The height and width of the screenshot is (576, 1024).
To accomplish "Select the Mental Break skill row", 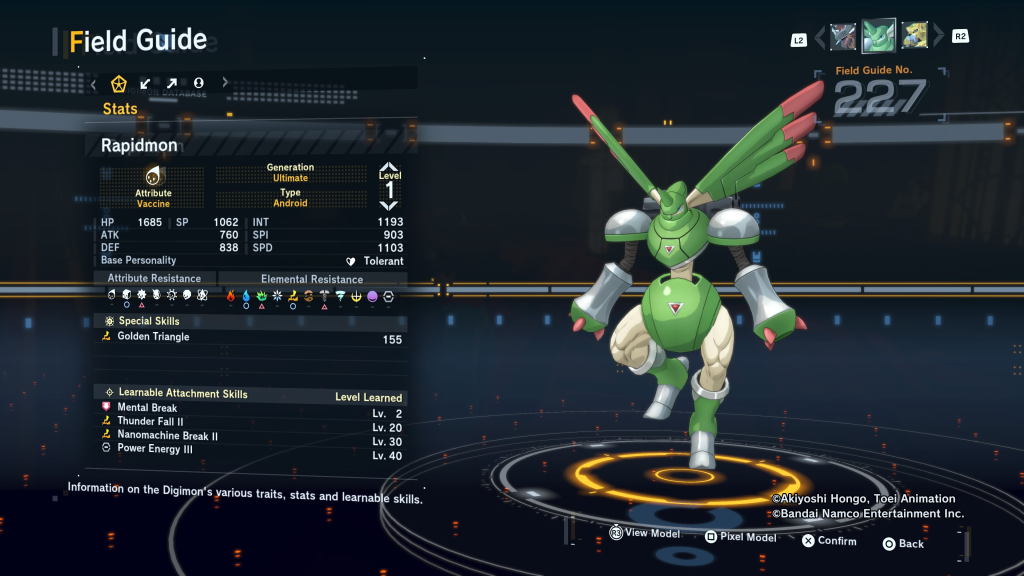I will tap(252, 408).
